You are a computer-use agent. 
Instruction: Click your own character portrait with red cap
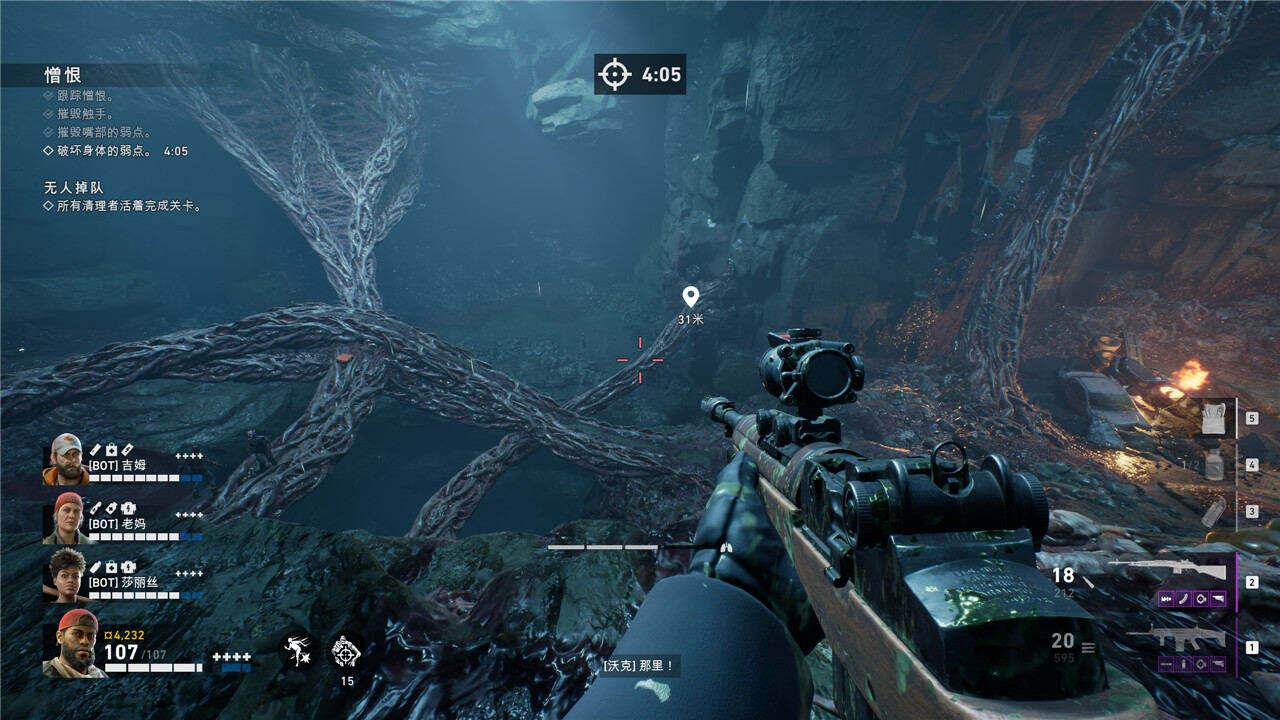coord(73,643)
